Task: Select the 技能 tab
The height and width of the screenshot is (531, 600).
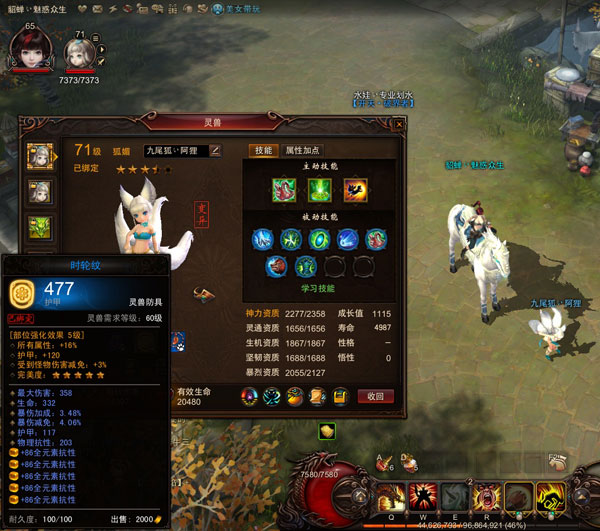Action: [262, 150]
